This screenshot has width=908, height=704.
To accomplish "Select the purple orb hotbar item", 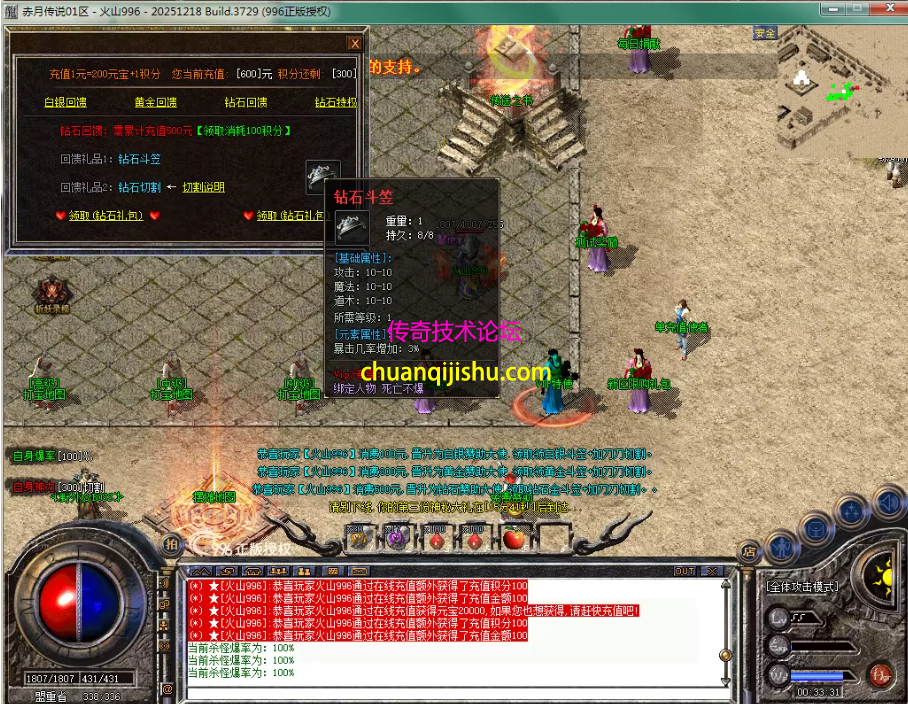I will (x=397, y=538).
